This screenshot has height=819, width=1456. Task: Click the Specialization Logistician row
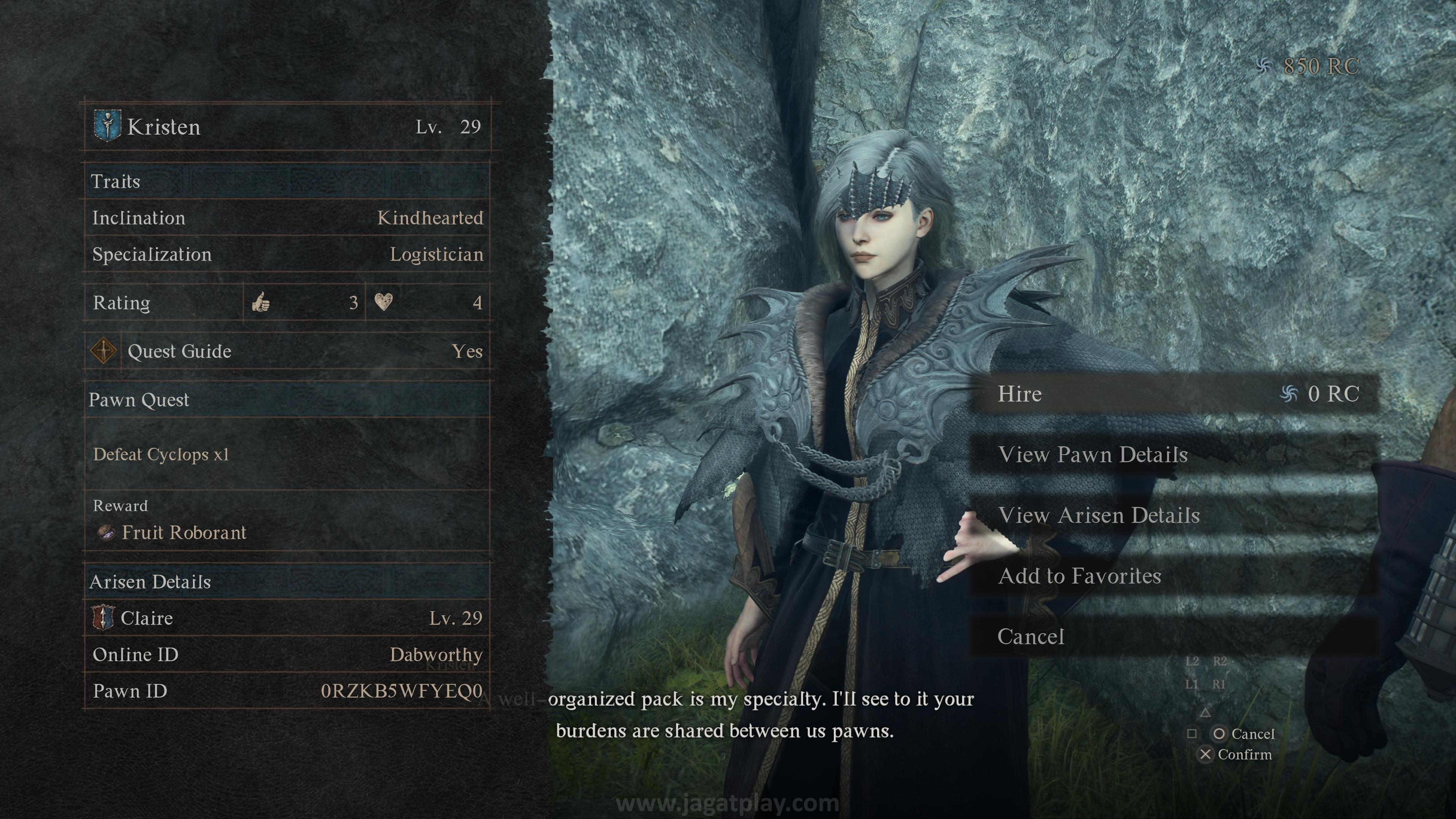point(287,254)
